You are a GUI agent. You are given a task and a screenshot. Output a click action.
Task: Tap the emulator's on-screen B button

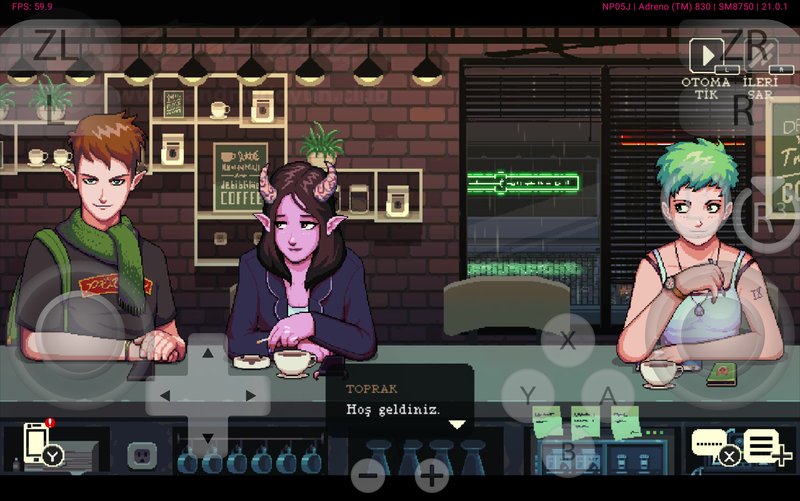point(568,450)
